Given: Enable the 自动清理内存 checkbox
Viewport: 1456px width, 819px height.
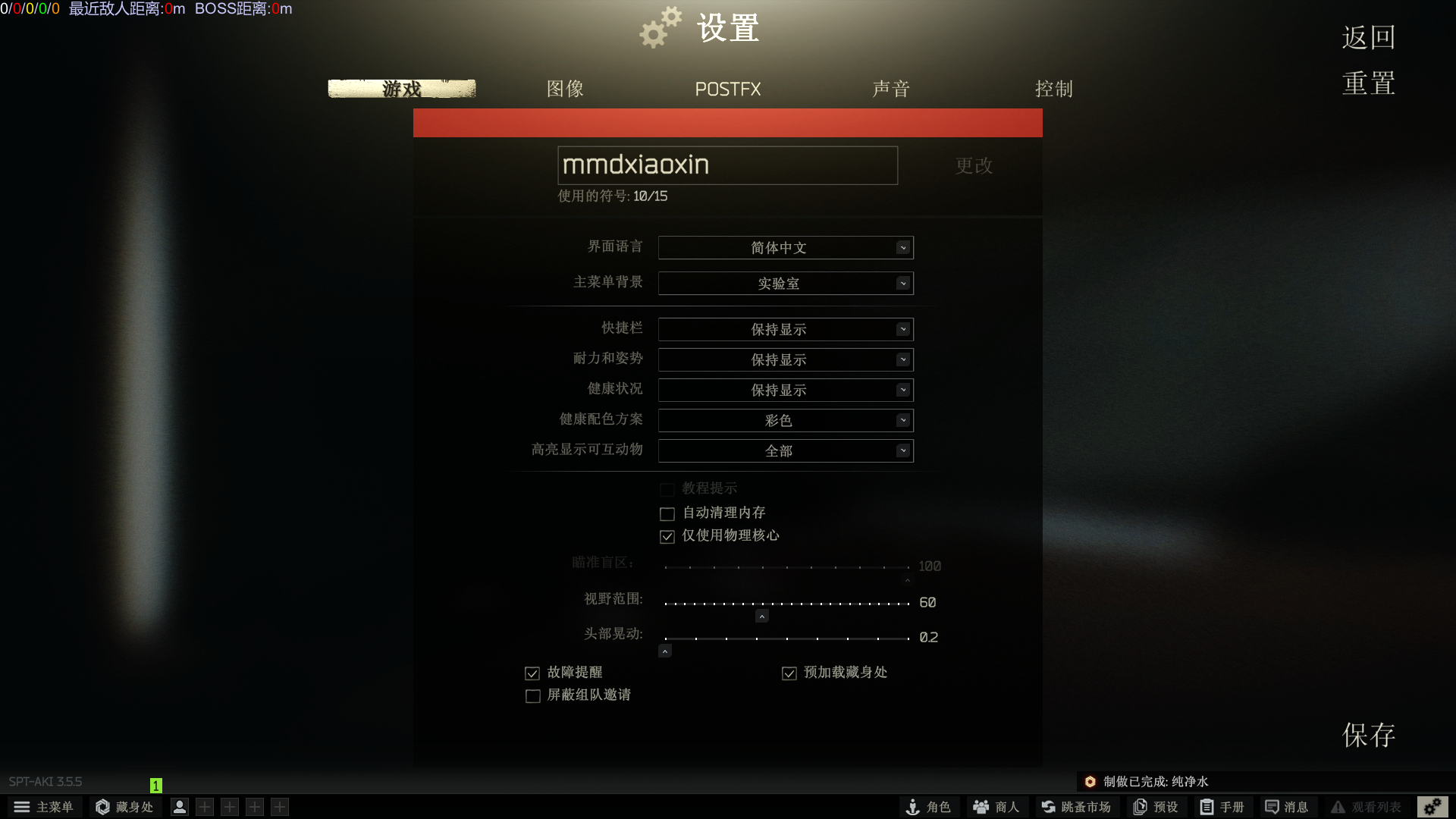Looking at the screenshot, I should 667,513.
